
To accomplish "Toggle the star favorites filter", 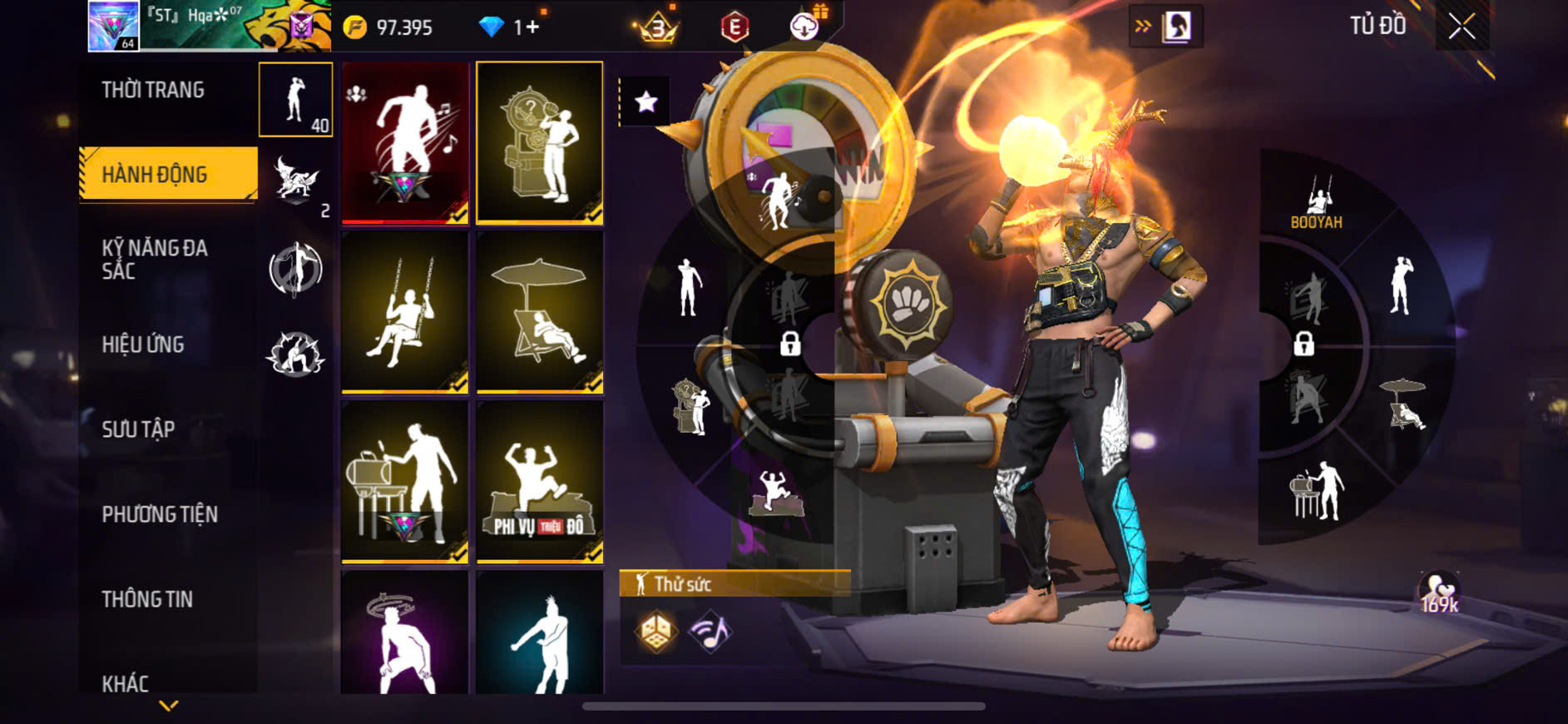I will click(x=646, y=102).
